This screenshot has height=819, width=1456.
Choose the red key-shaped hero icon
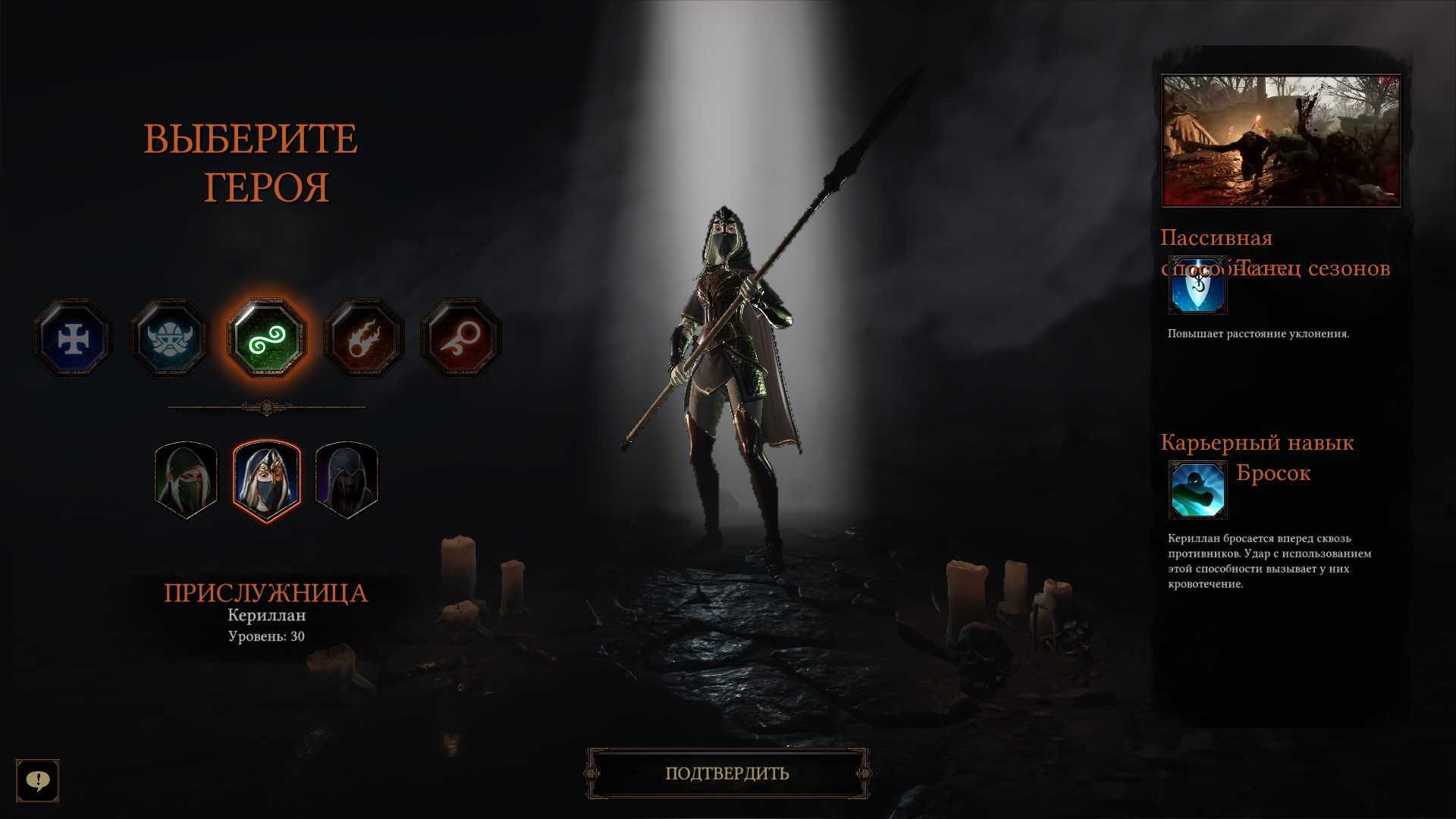point(460,338)
